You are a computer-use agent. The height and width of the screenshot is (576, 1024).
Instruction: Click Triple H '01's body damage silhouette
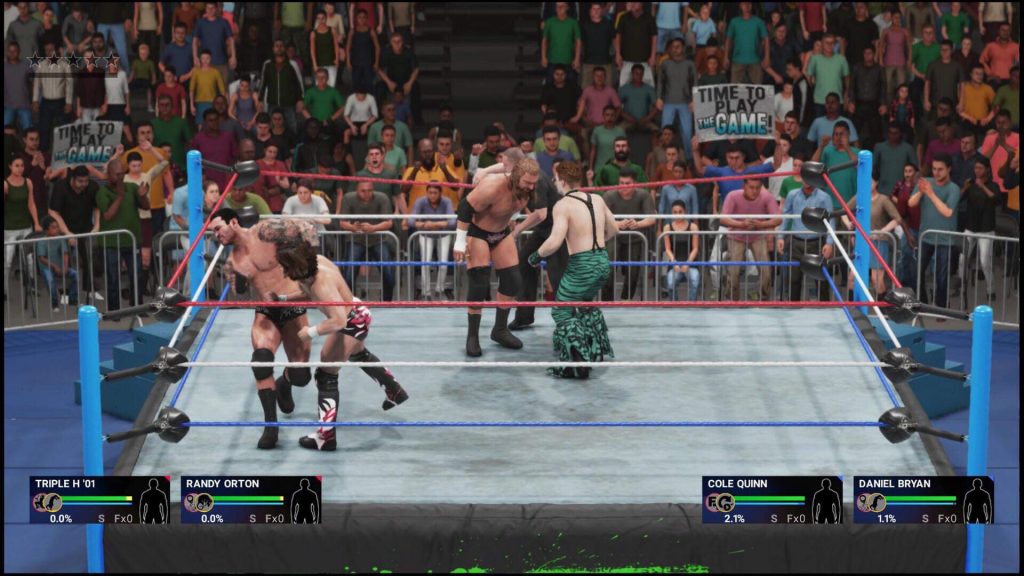click(153, 502)
